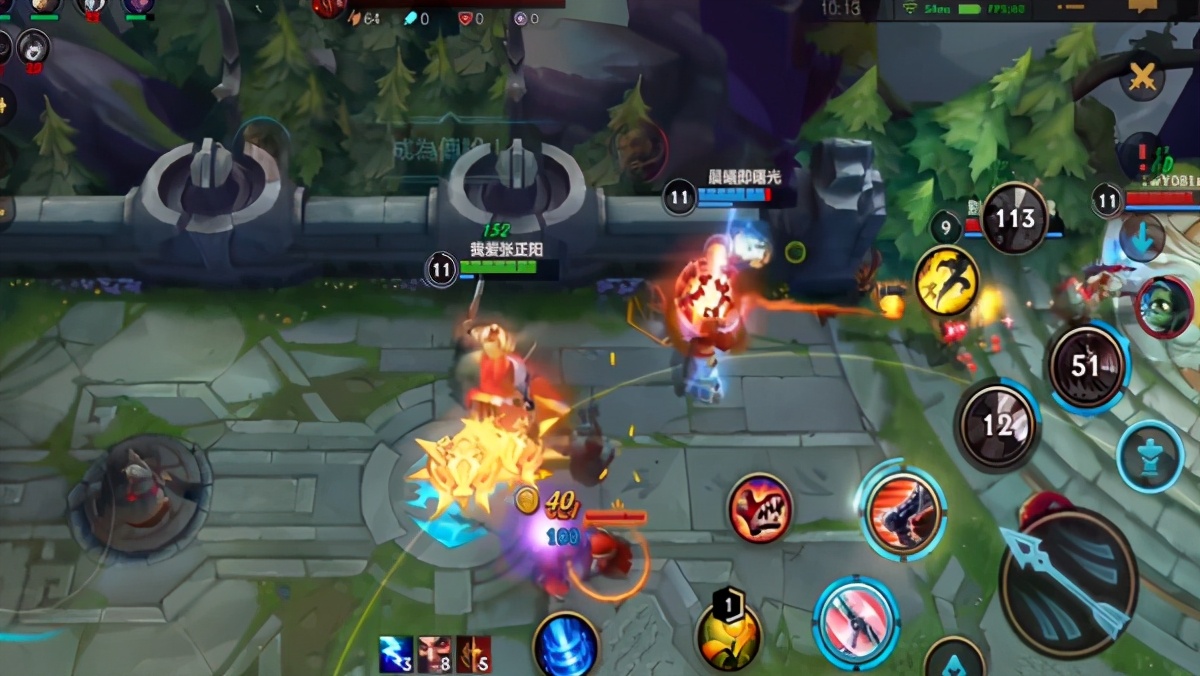Send the red exclamation danger ping
The height and width of the screenshot is (676, 1200).
tap(1142, 156)
